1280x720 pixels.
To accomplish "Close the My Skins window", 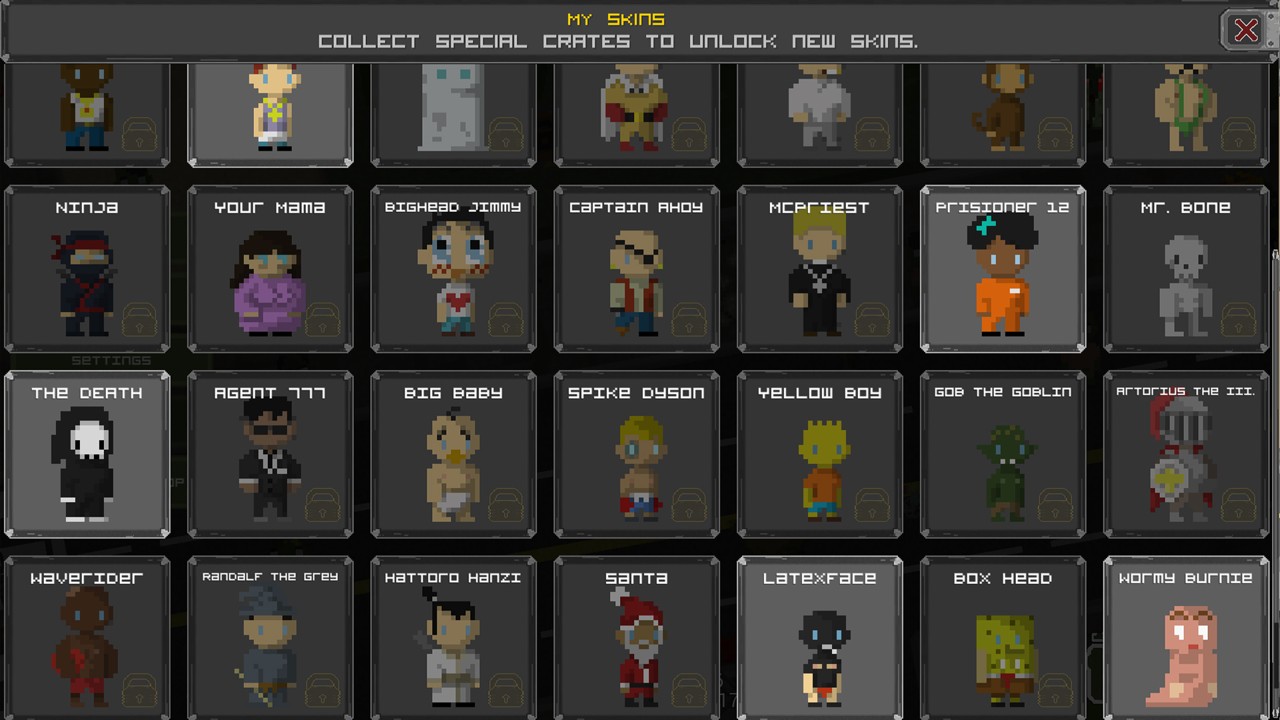I will pos(1245,31).
